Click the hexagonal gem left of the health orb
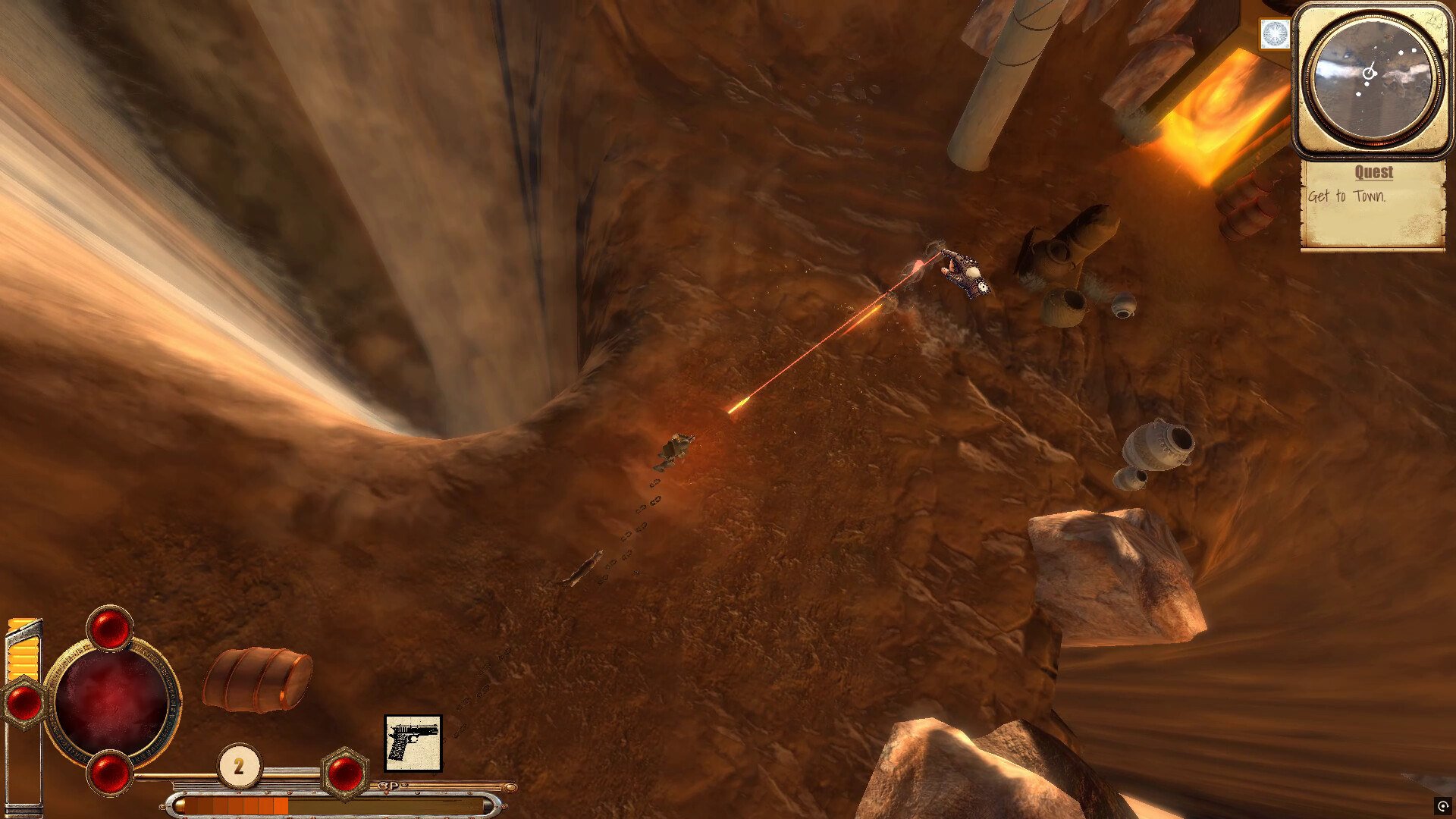This screenshot has width=1456, height=819. point(25,704)
